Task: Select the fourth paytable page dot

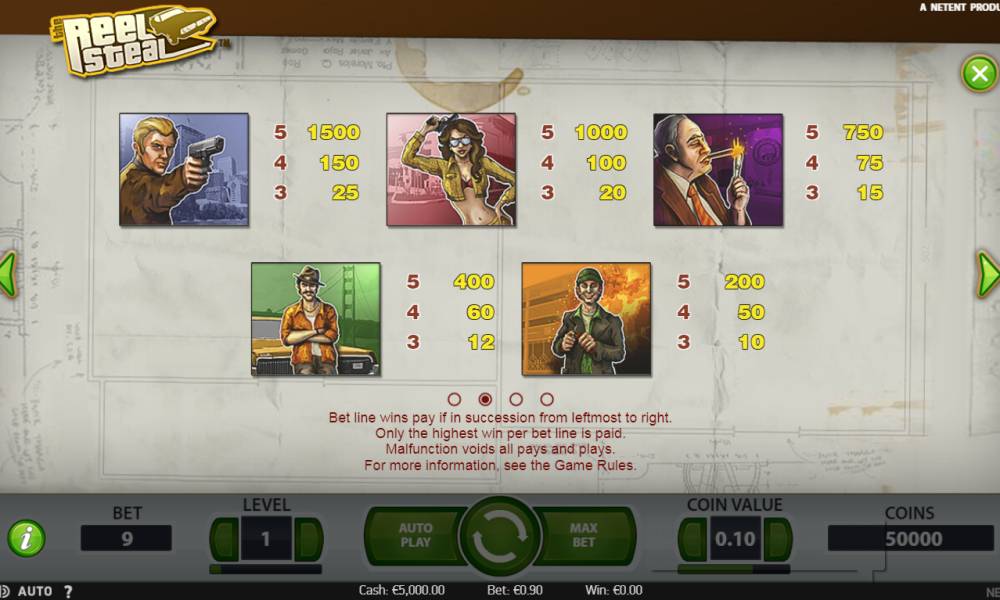Action: (x=547, y=399)
